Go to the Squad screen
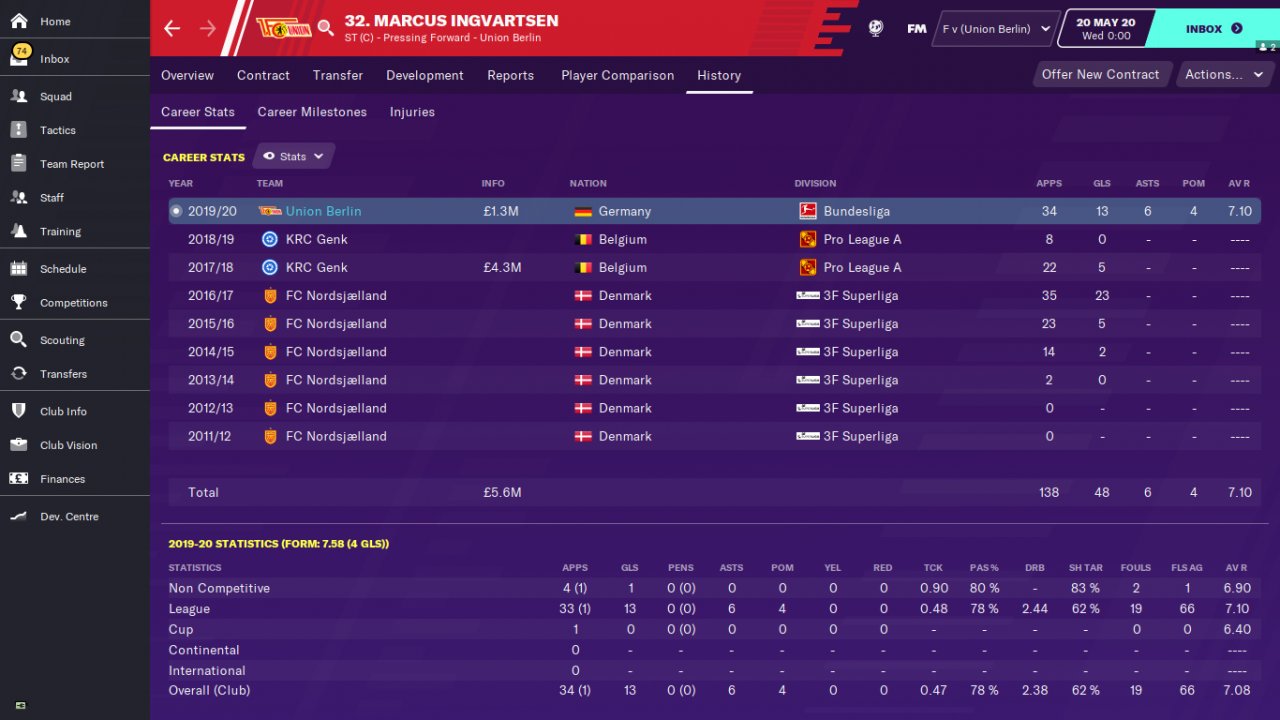 tap(55, 97)
